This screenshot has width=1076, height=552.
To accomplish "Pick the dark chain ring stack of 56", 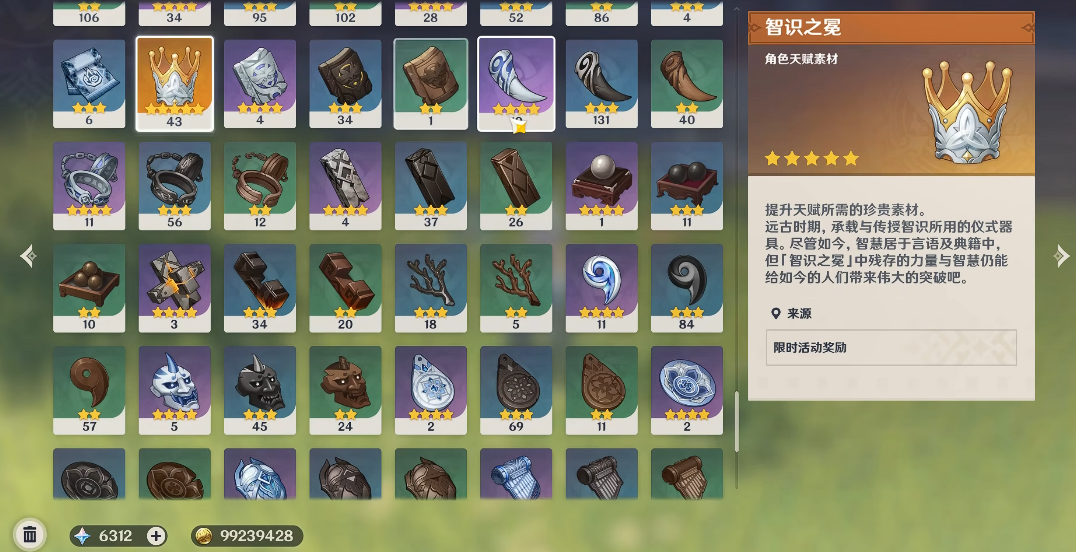I will coord(174,186).
